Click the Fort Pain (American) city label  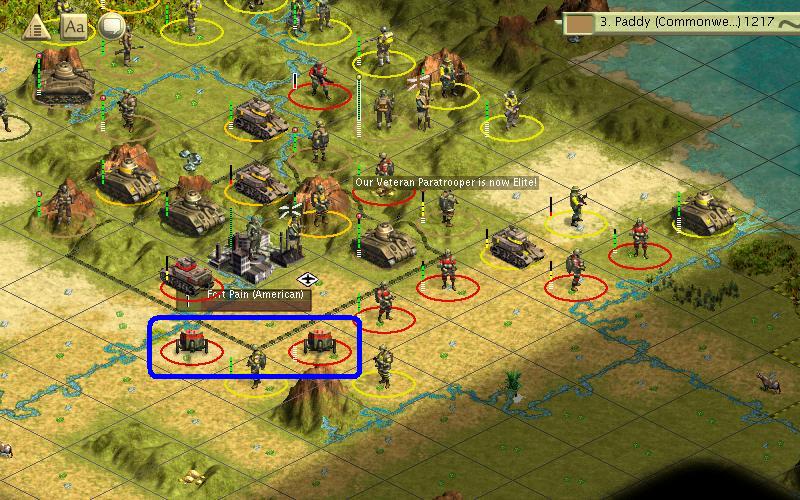click(x=245, y=295)
